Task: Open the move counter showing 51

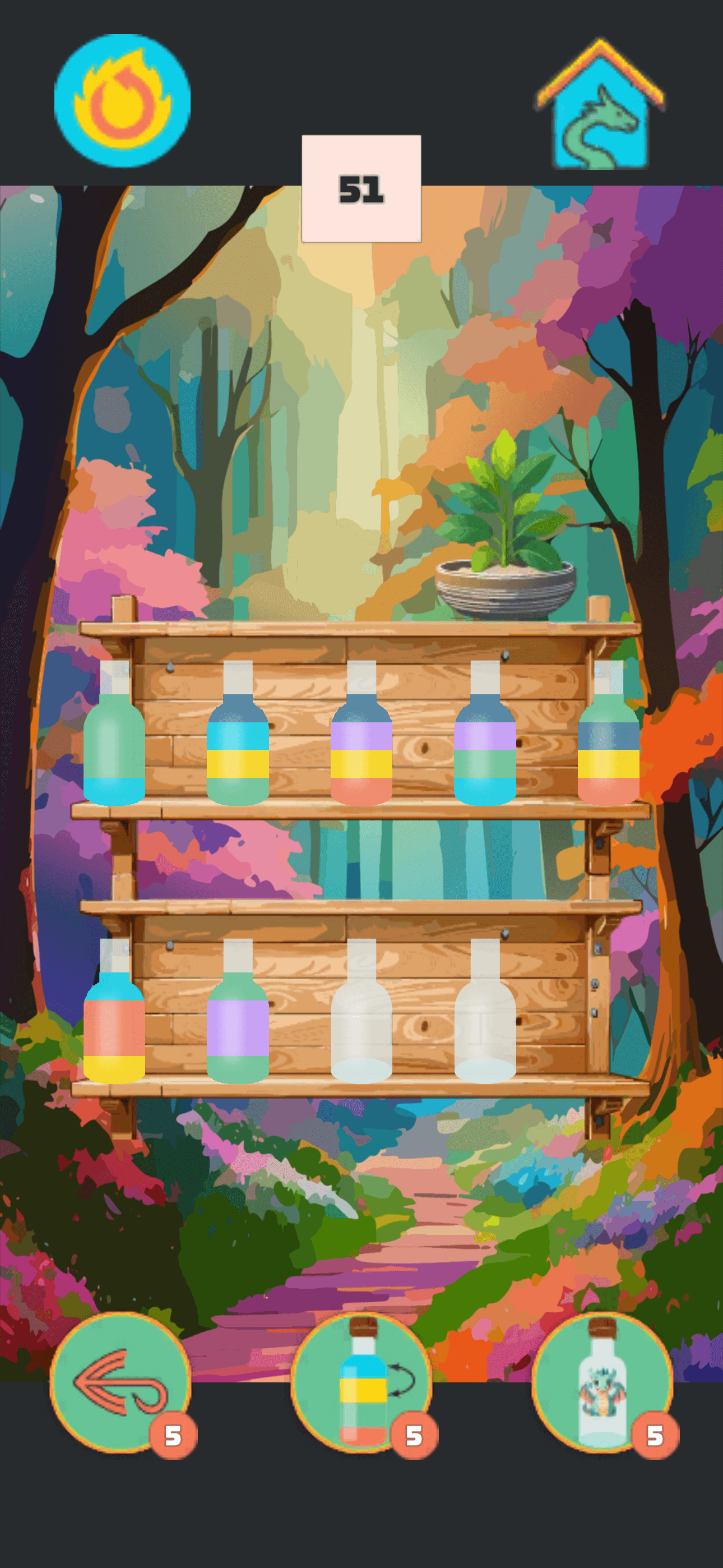Action: click(x=360, y=188)
